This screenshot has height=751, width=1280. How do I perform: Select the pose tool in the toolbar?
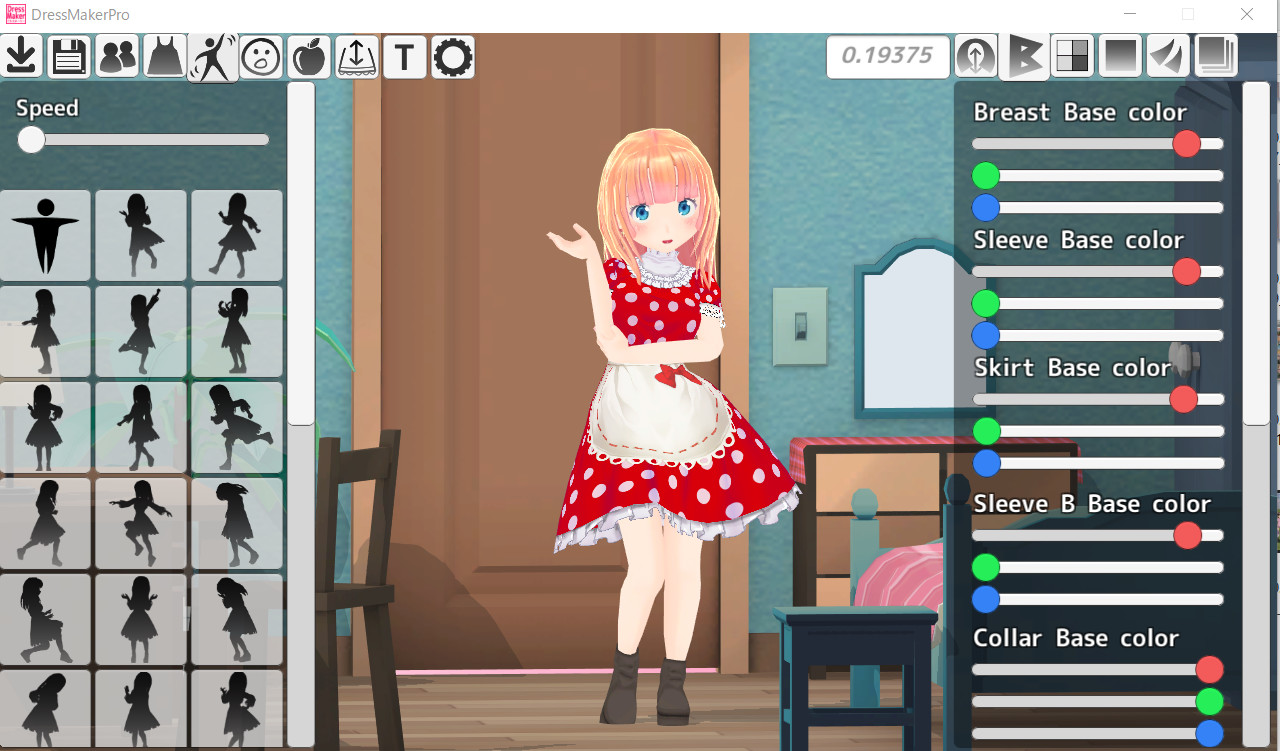212,57
